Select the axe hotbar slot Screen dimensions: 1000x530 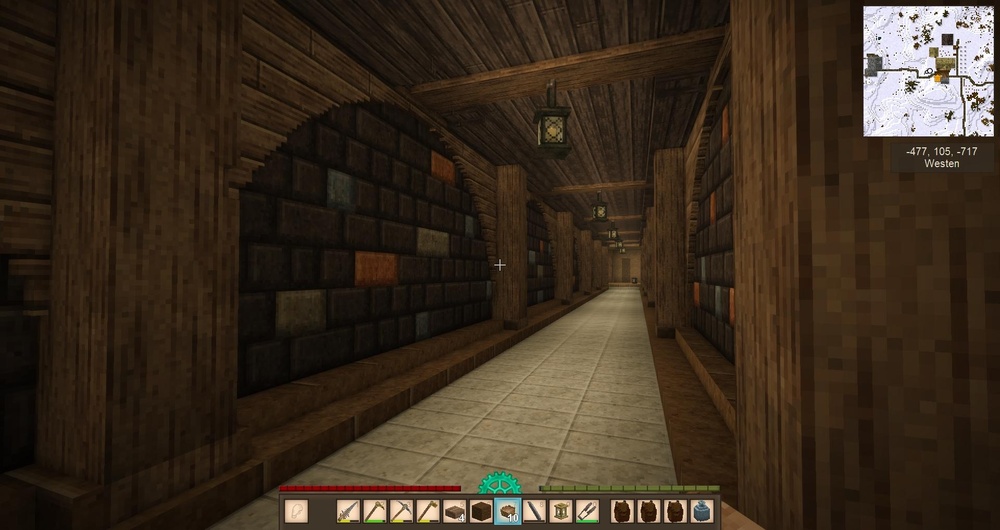[x=427, y=511]
